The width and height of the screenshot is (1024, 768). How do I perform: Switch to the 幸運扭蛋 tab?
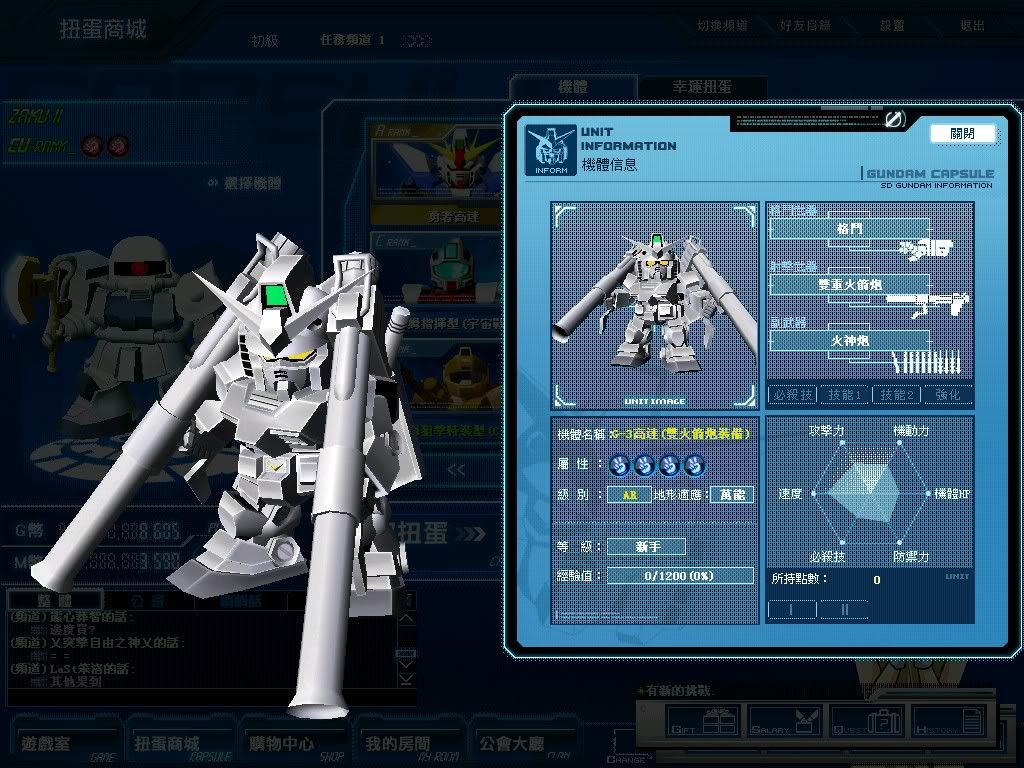701,88
